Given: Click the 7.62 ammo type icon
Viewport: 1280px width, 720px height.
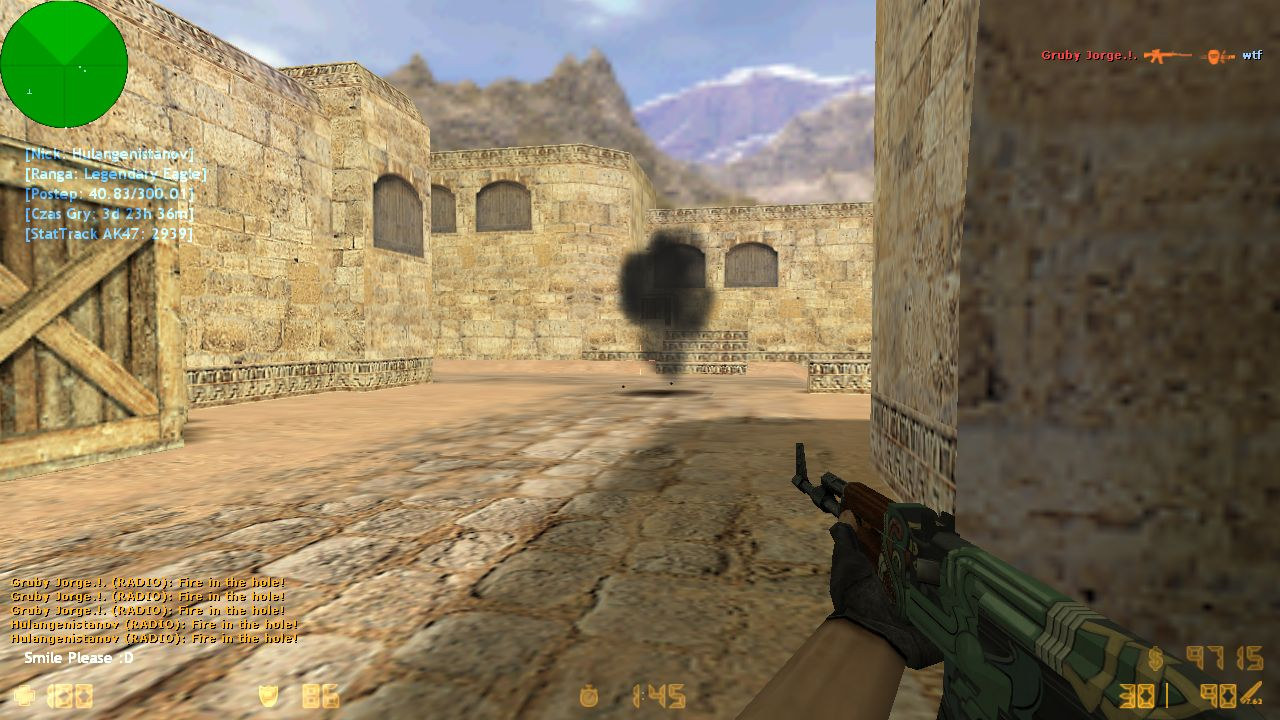Looking at the screenshot, I should pyautogui.click(x=1250, y=694).
